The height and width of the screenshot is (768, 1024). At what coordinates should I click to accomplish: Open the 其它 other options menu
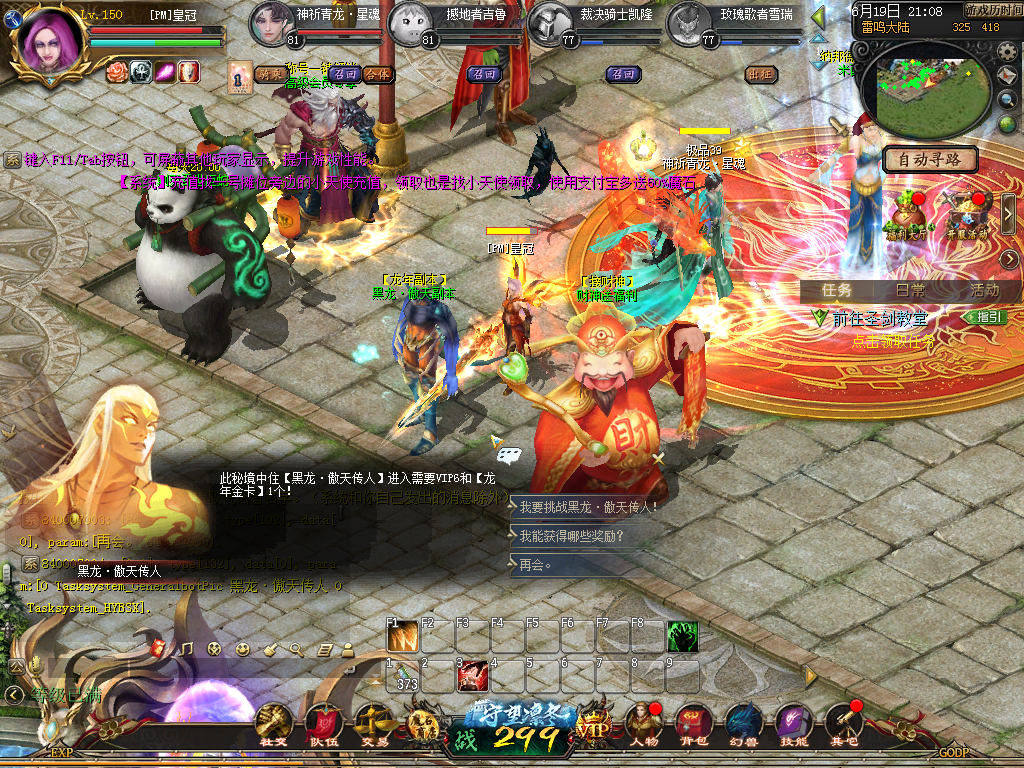(x=844, y=724)
